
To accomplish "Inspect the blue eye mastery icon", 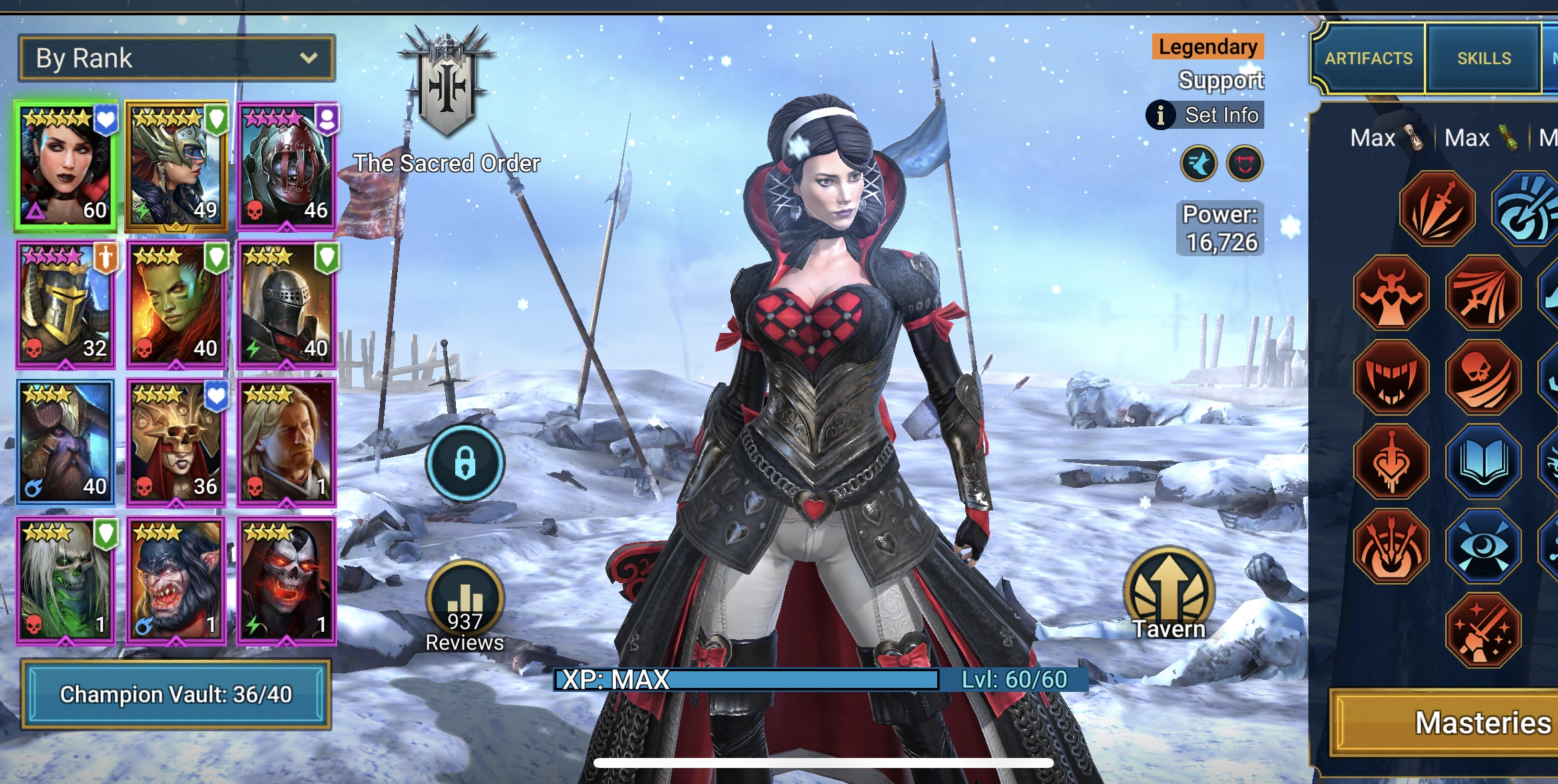I will point(1483,547).
